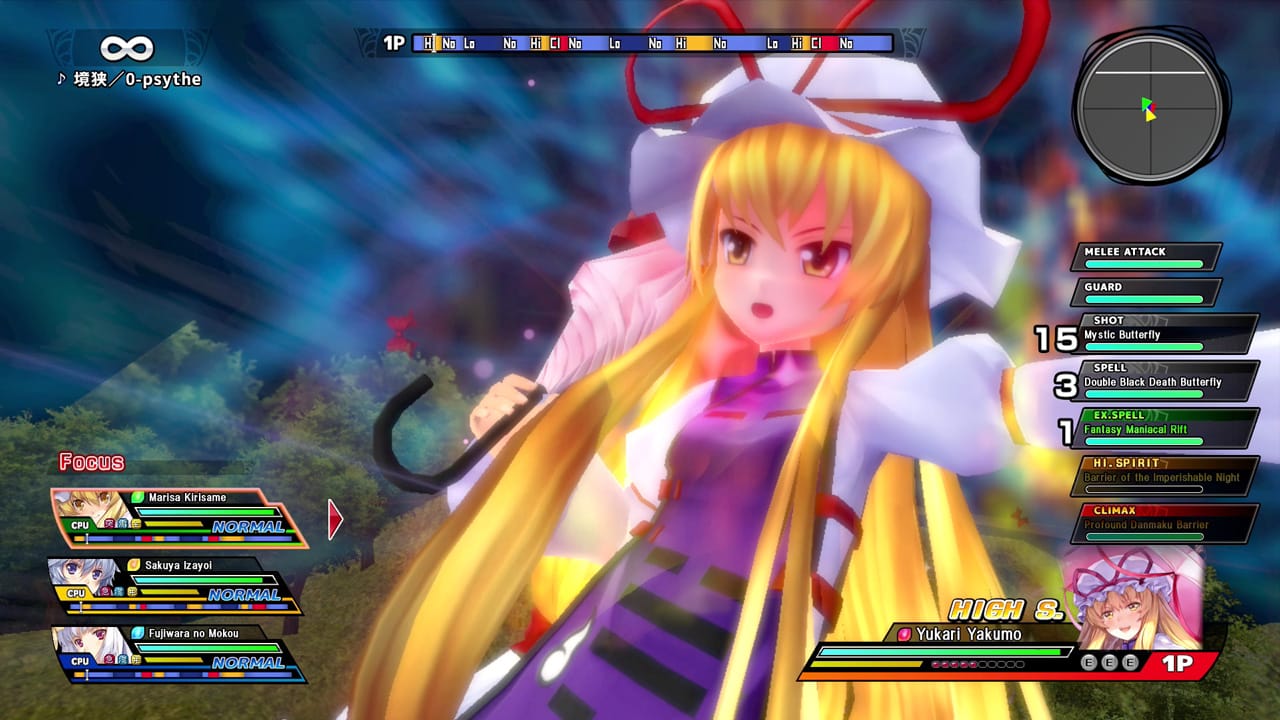The width and height of the screenshot is (1280, 720).
Task: Click the first E gauge button near Yukari
Action: (1089, 661)
